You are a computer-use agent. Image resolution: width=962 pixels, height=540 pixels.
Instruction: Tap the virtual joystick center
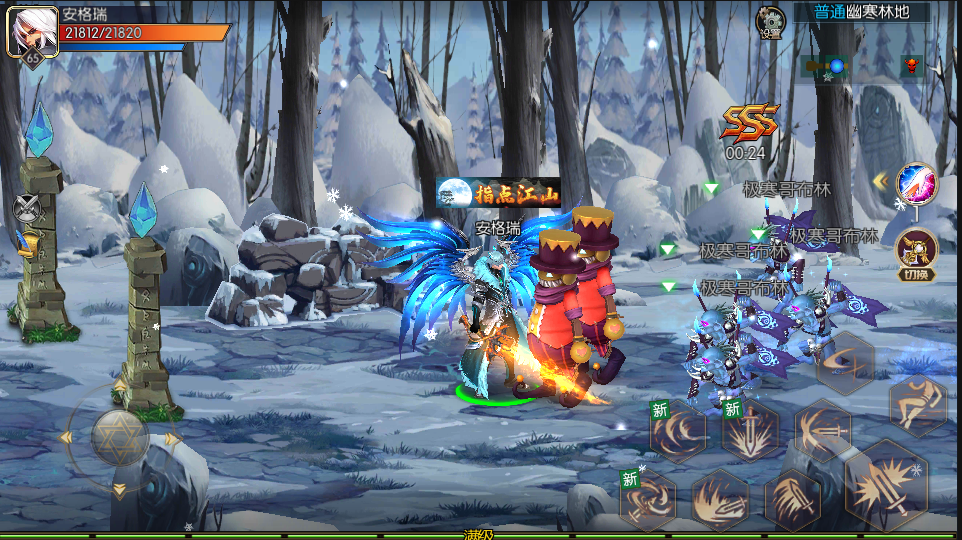(x=120, y=437)
